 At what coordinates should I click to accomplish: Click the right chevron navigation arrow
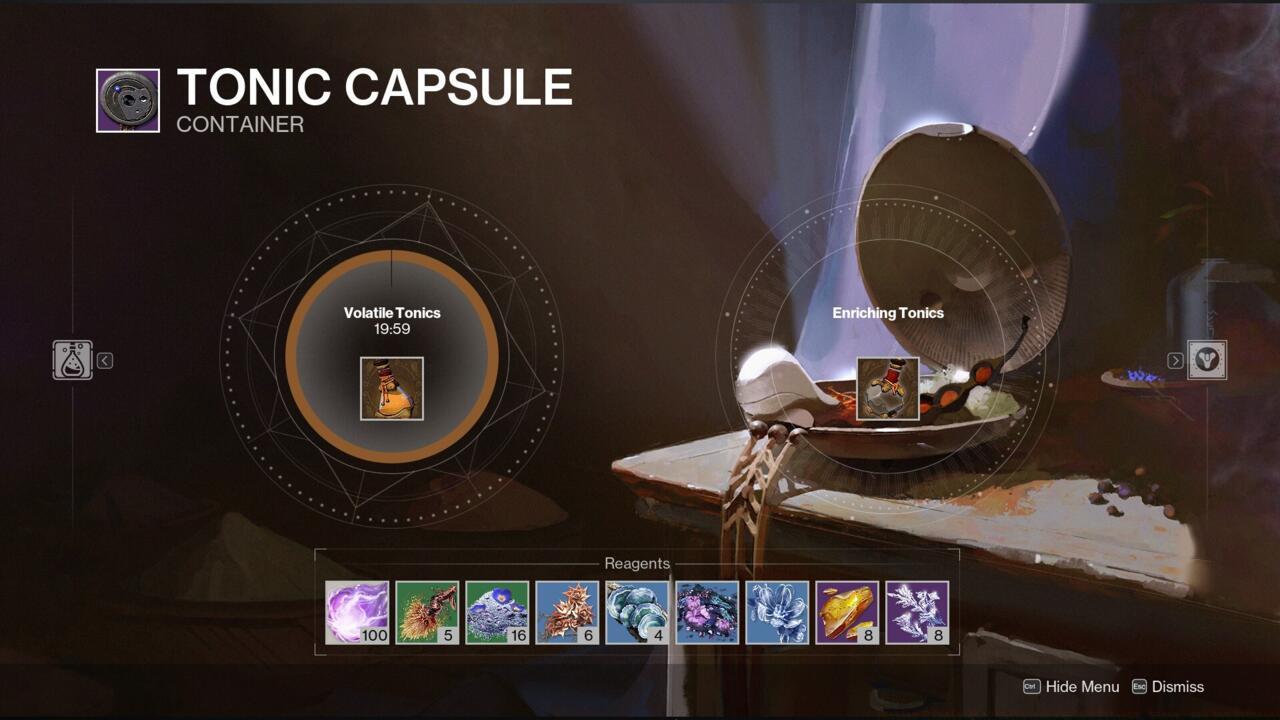pyautogui.click(x=1174, y=360)
